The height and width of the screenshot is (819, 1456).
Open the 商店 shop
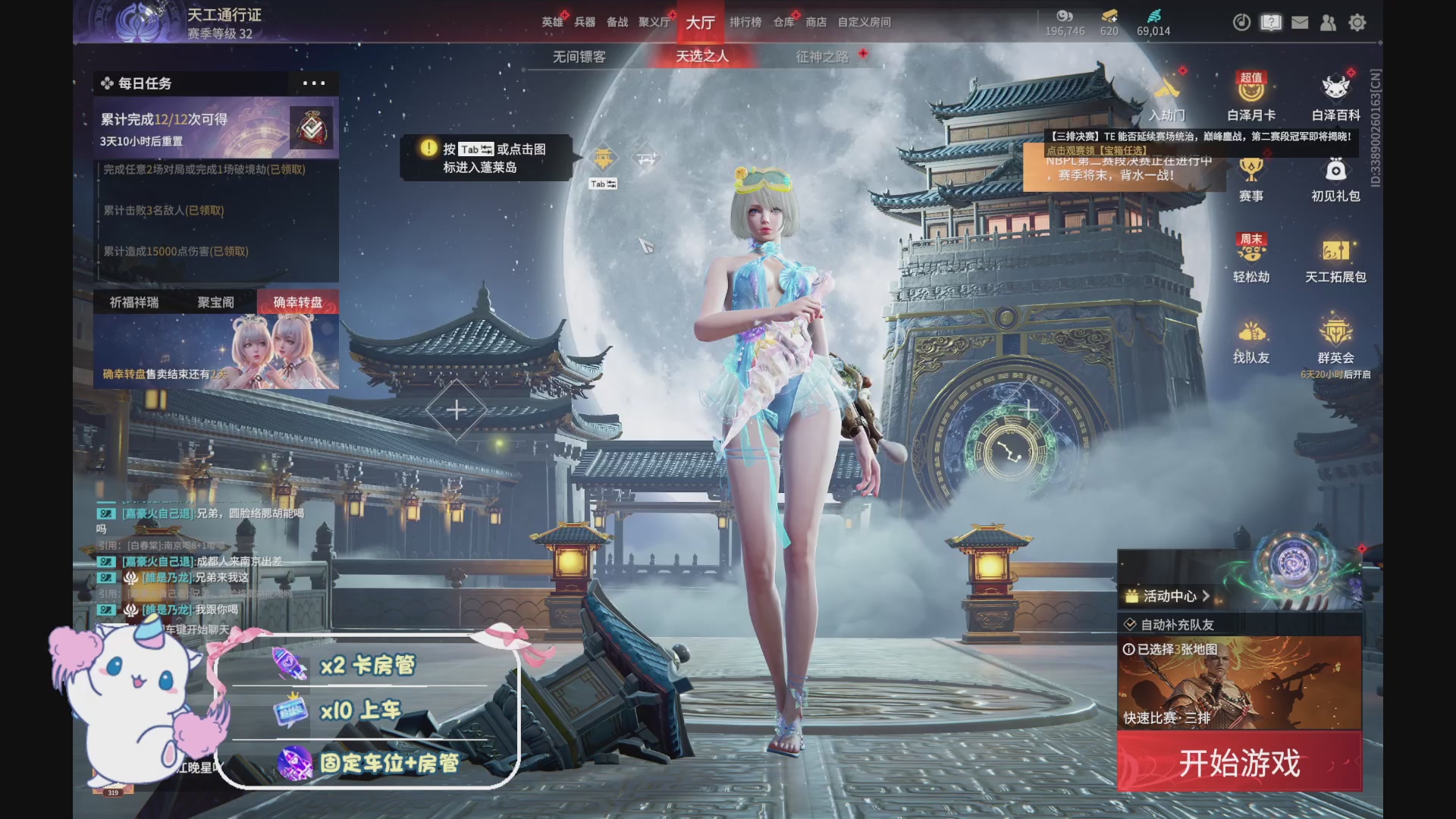tap(816, 22)
